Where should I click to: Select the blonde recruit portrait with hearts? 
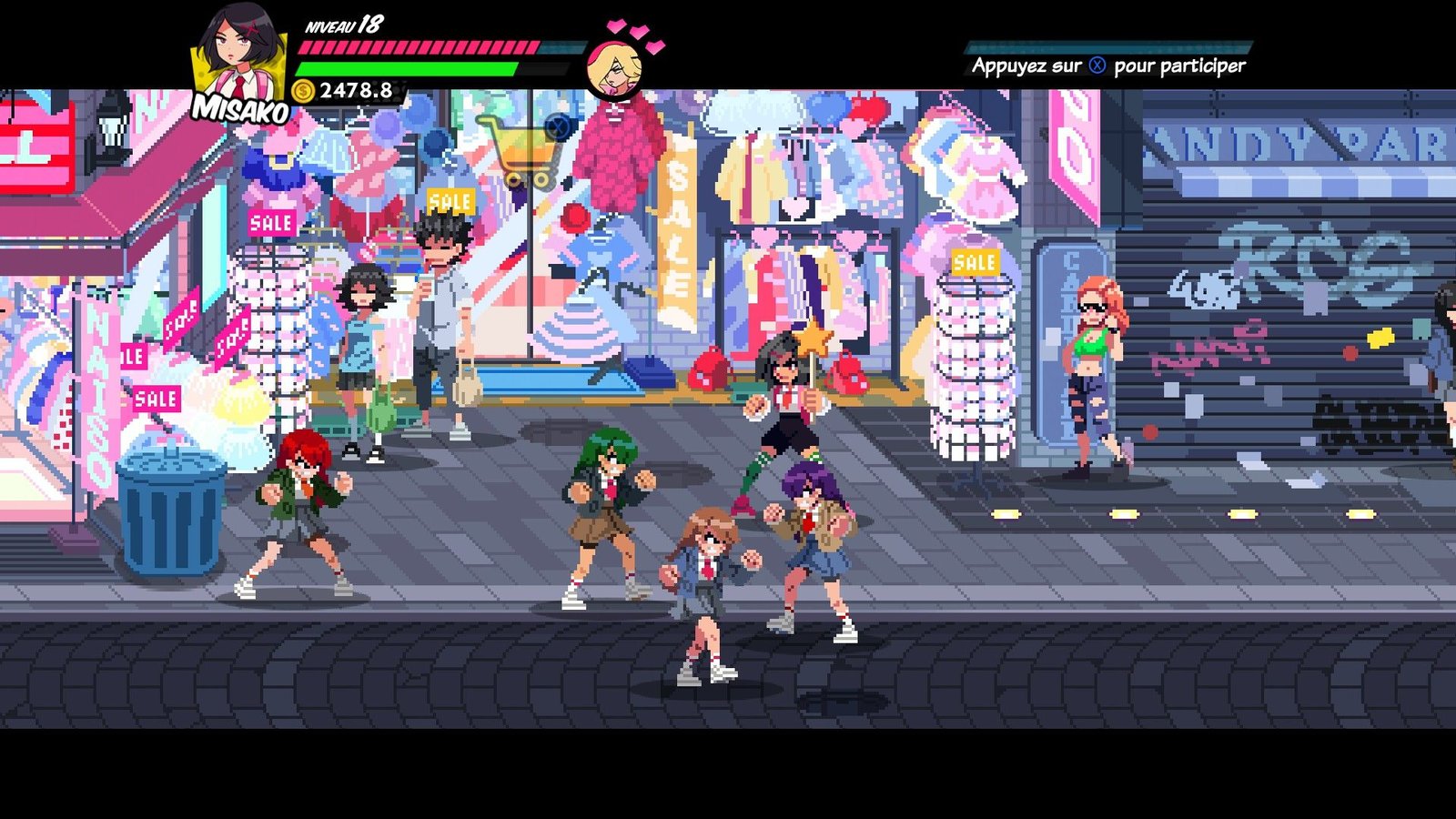[614, 68]
